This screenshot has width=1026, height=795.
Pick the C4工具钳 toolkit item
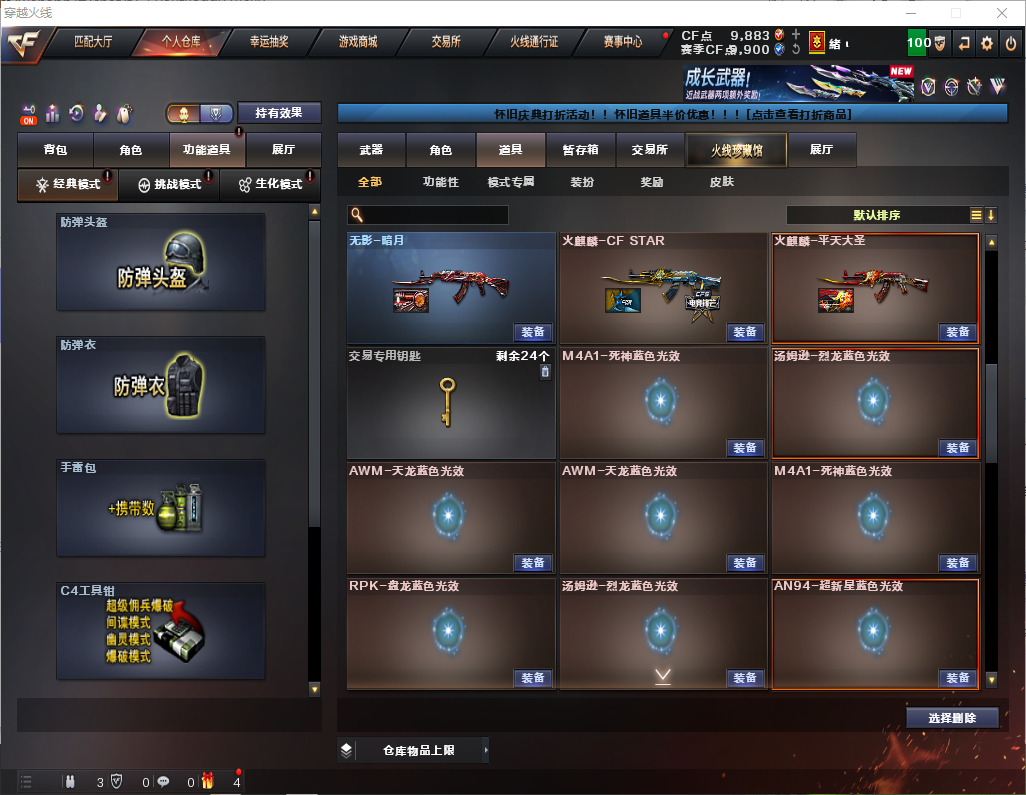pos(161,630)
